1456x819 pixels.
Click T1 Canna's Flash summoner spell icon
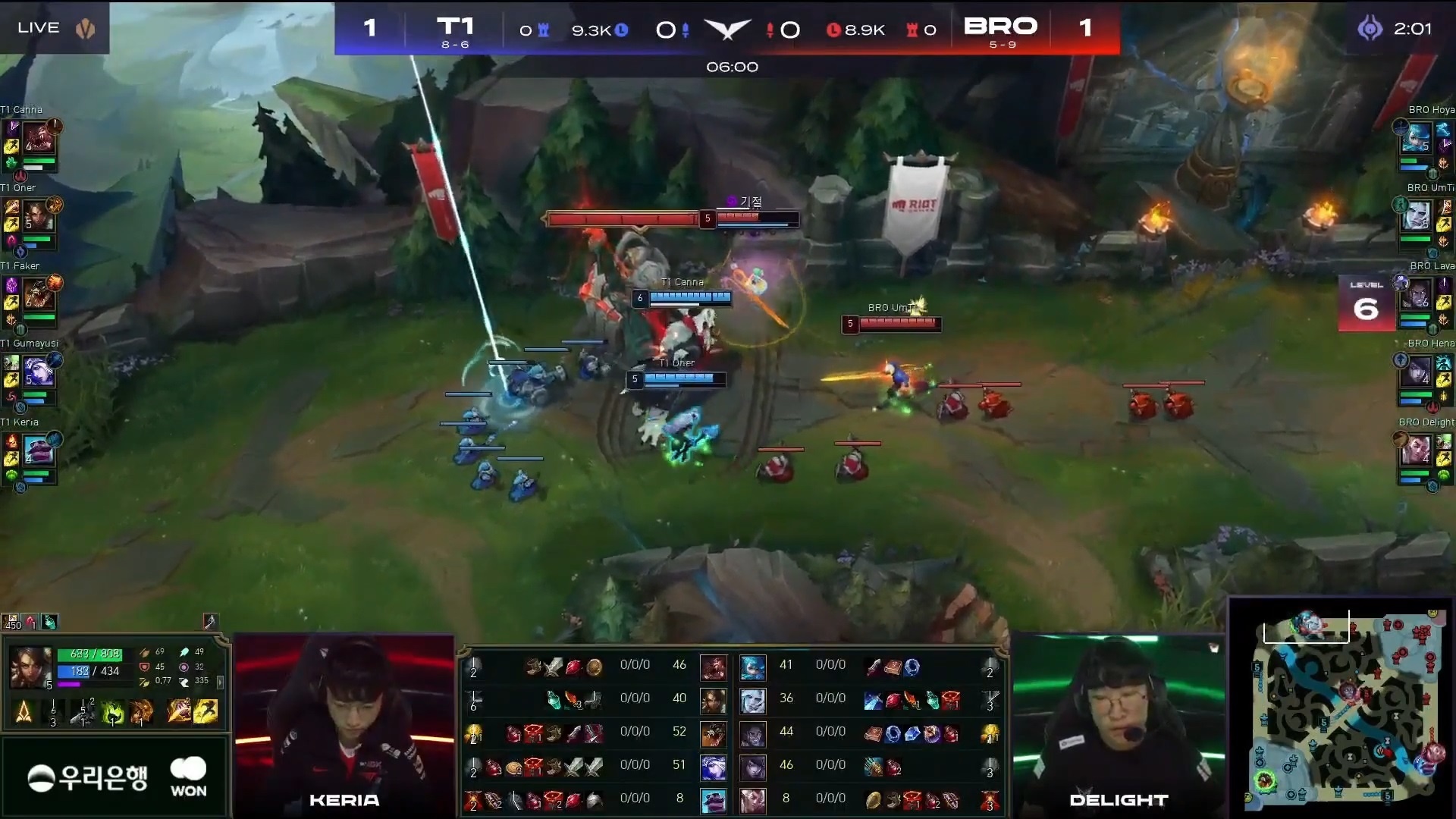[11, 145]
